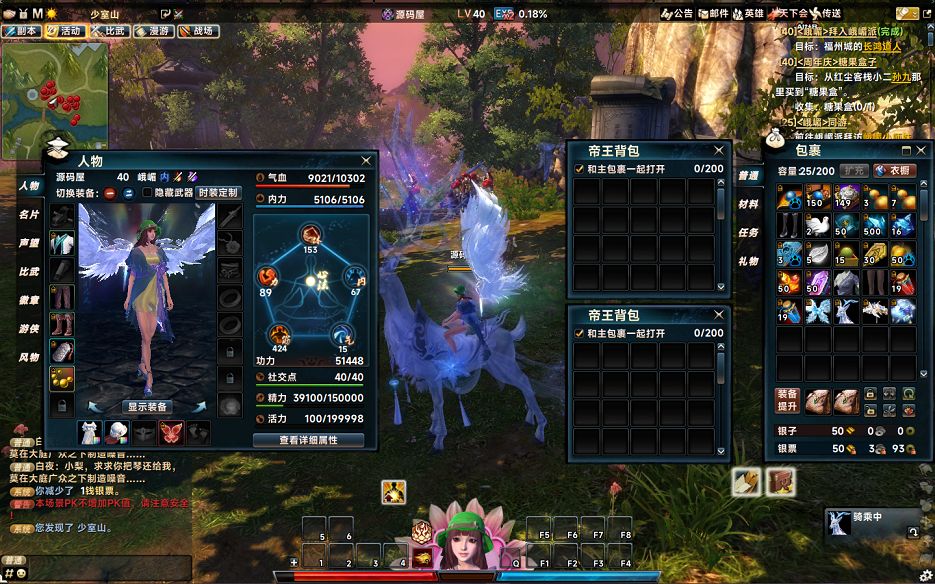This screenshot has height=584, width=935.
Task: Close the 人物 character panel
Action: coord(366,160)
